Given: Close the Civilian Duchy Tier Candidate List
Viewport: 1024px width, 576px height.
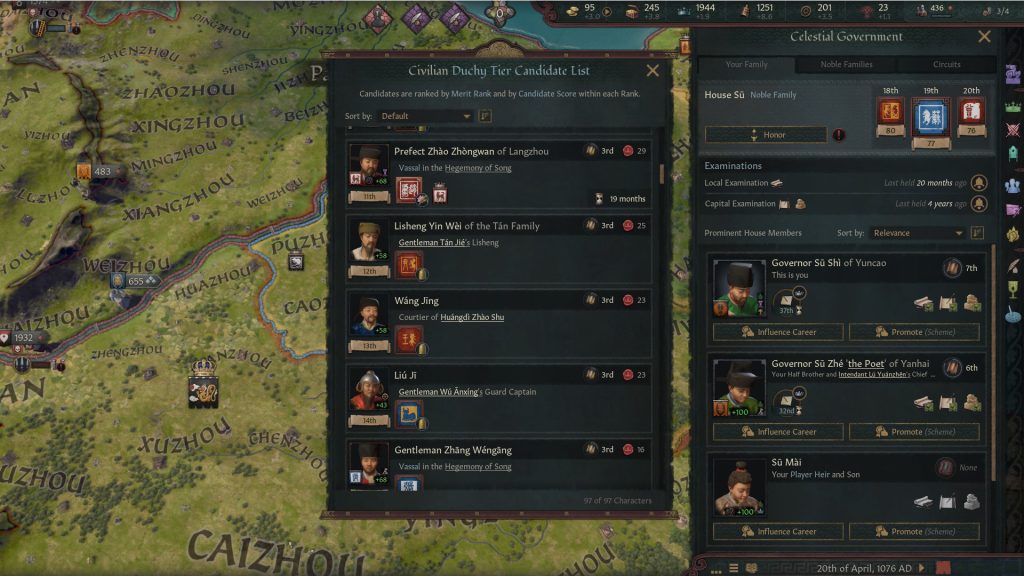Looking at the screenshot, I should pos(653,71).
